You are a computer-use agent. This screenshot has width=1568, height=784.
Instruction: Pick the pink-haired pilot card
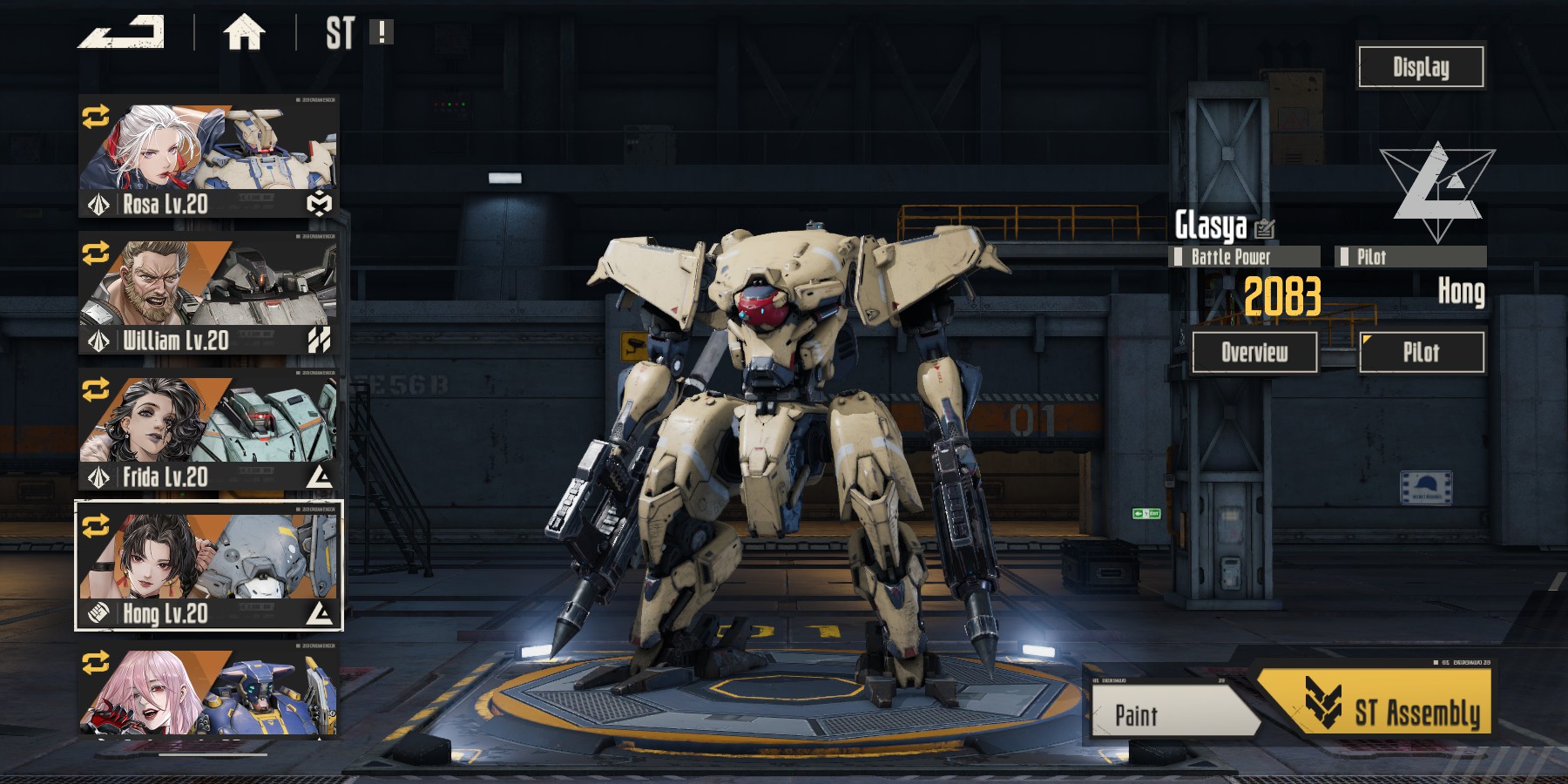click(x=209, y=693)
